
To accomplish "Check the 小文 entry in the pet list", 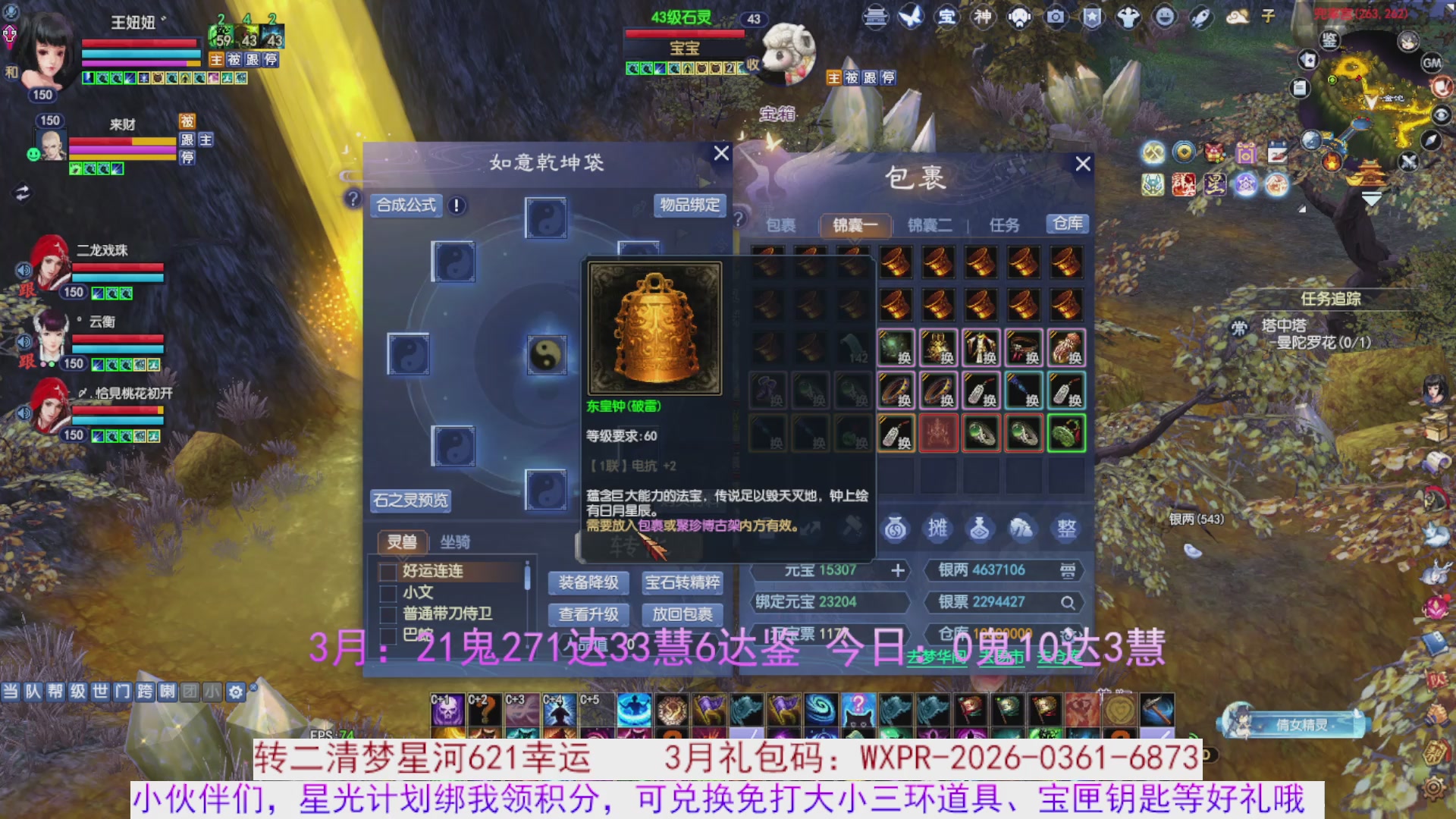I will click(389, 594).
